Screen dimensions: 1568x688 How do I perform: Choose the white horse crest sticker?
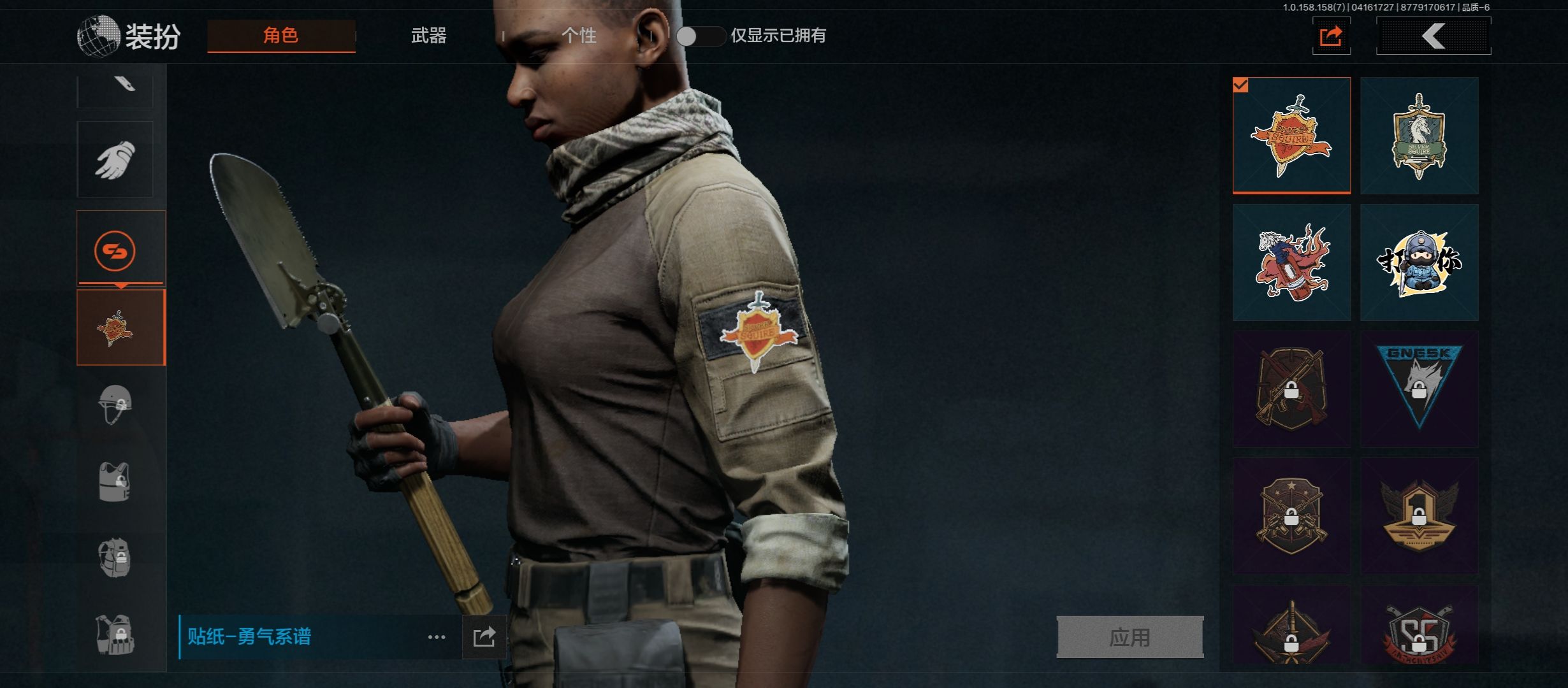(1419, 135)
